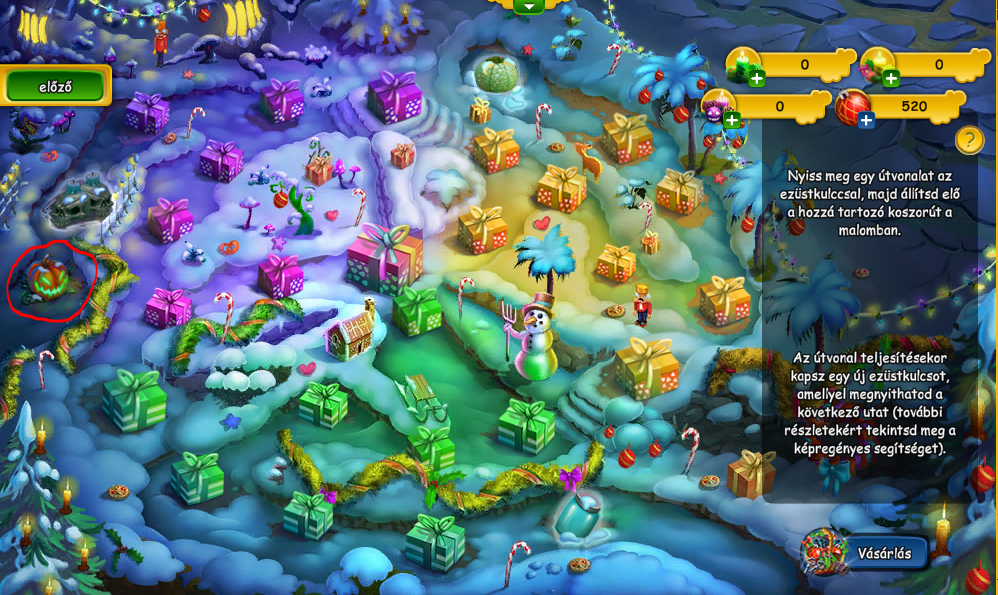Open the question mark help
Image resolution: width=998 pixels, height=595 pixels.
[x=969, y=140]
